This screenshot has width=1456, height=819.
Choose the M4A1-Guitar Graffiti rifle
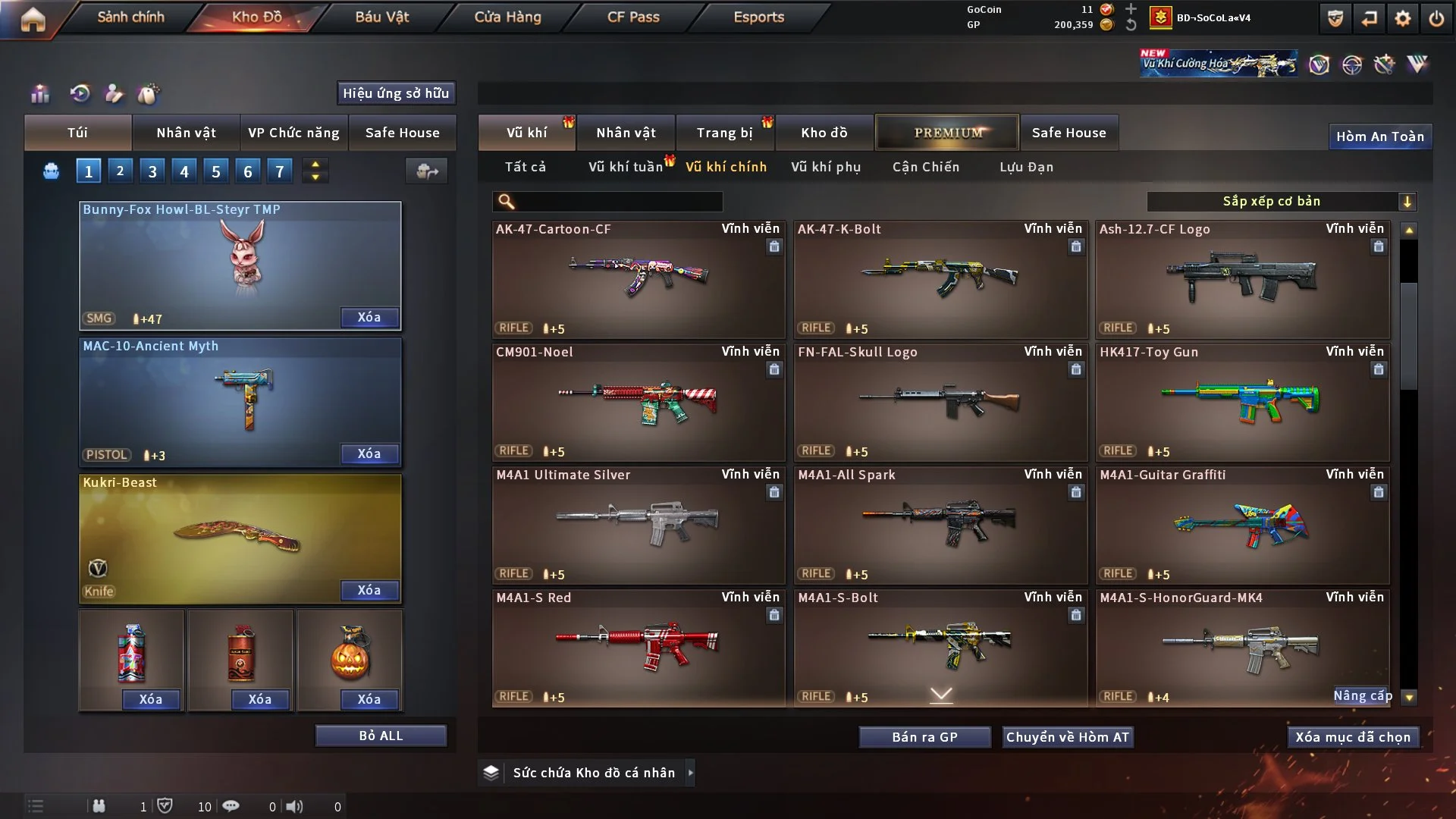pos(1242,525)
